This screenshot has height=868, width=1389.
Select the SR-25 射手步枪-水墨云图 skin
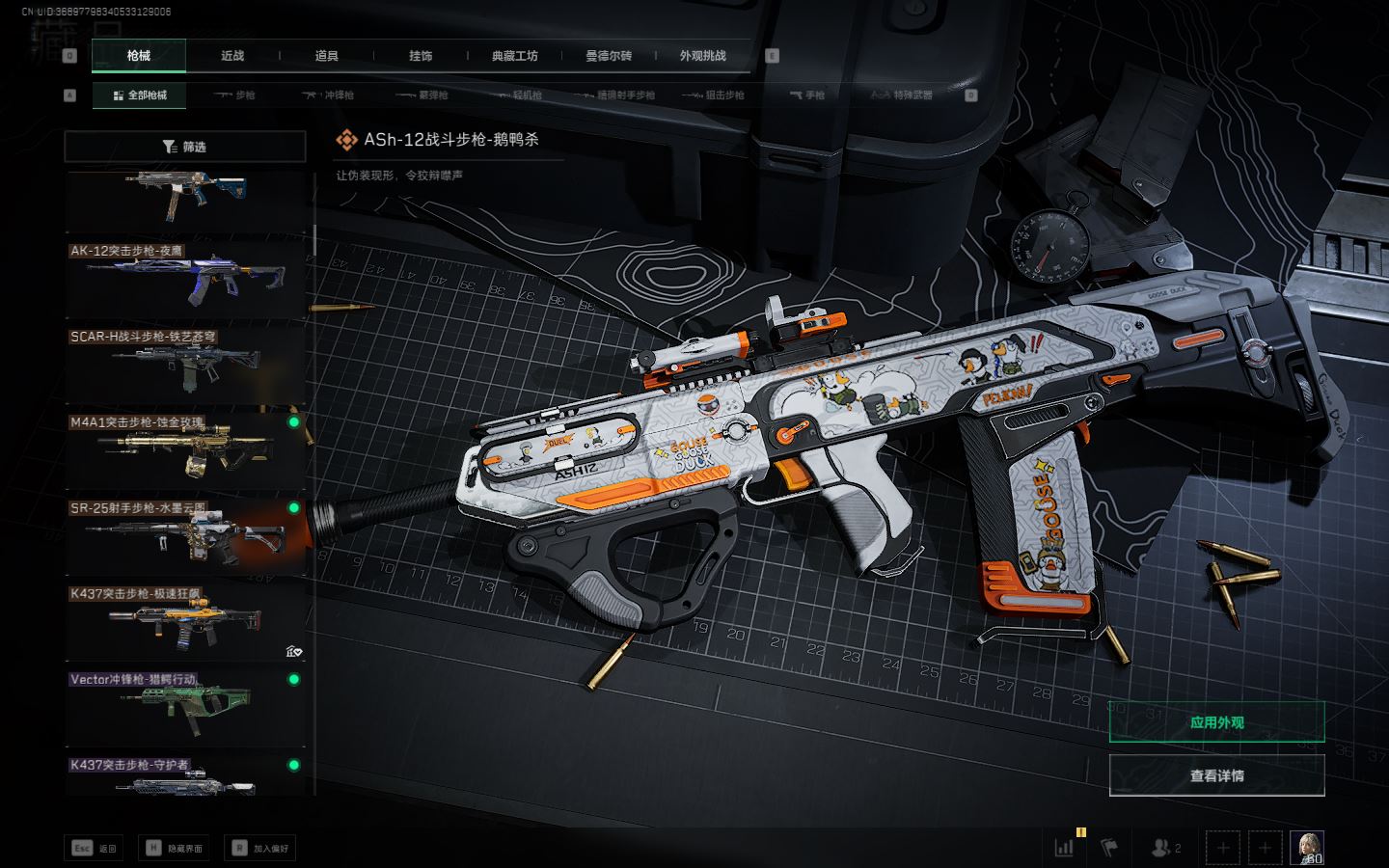(185, 535)
